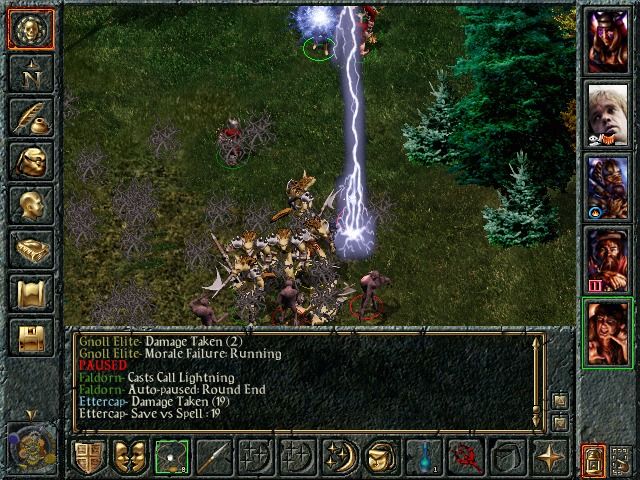Image resolution: width=640 pixels, height=480 pixels.
Task: Choose the red-bearded character portrait
Action: tap(608, 258)
